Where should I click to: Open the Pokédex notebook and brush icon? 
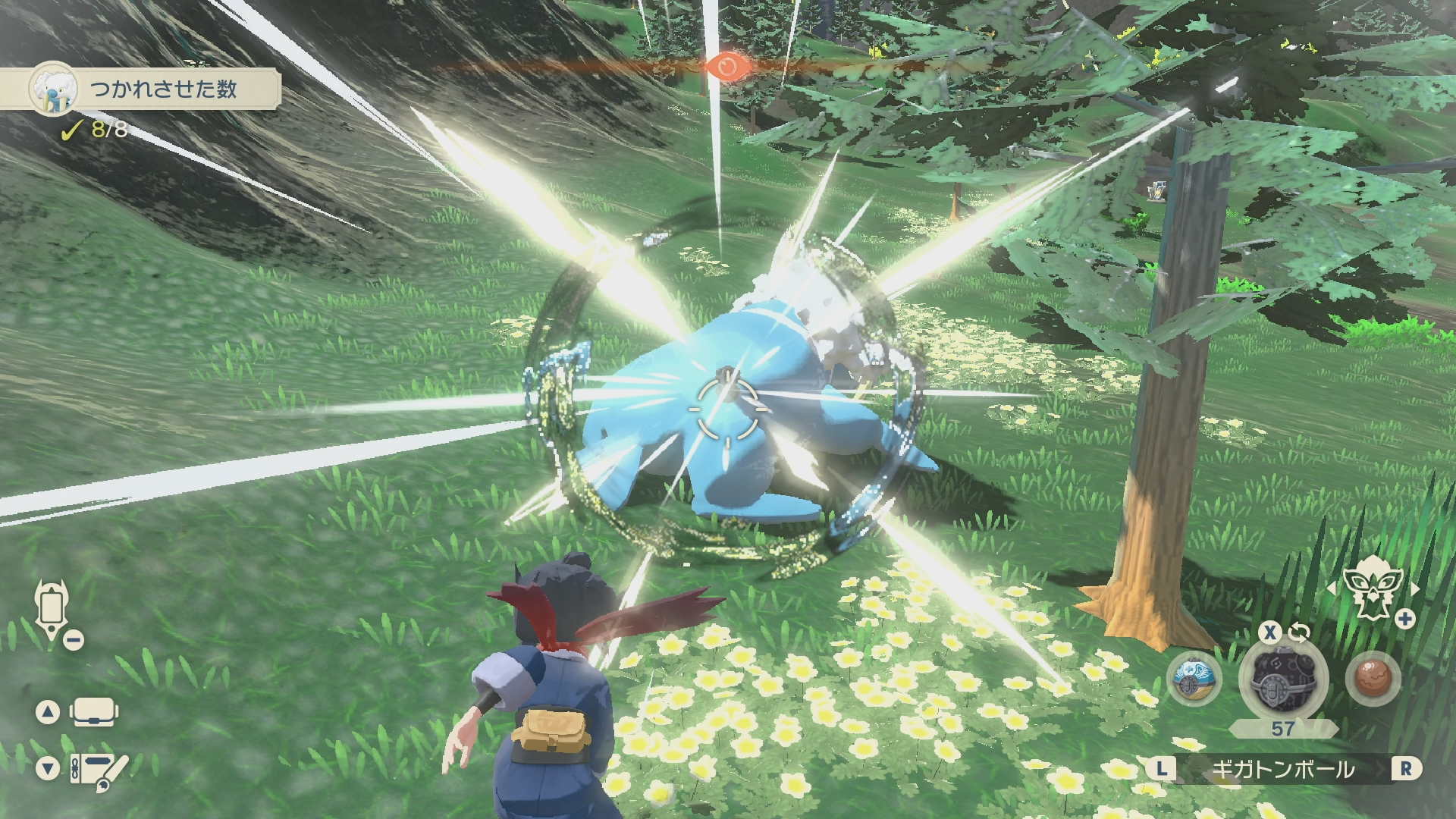(x=99, y=768)
